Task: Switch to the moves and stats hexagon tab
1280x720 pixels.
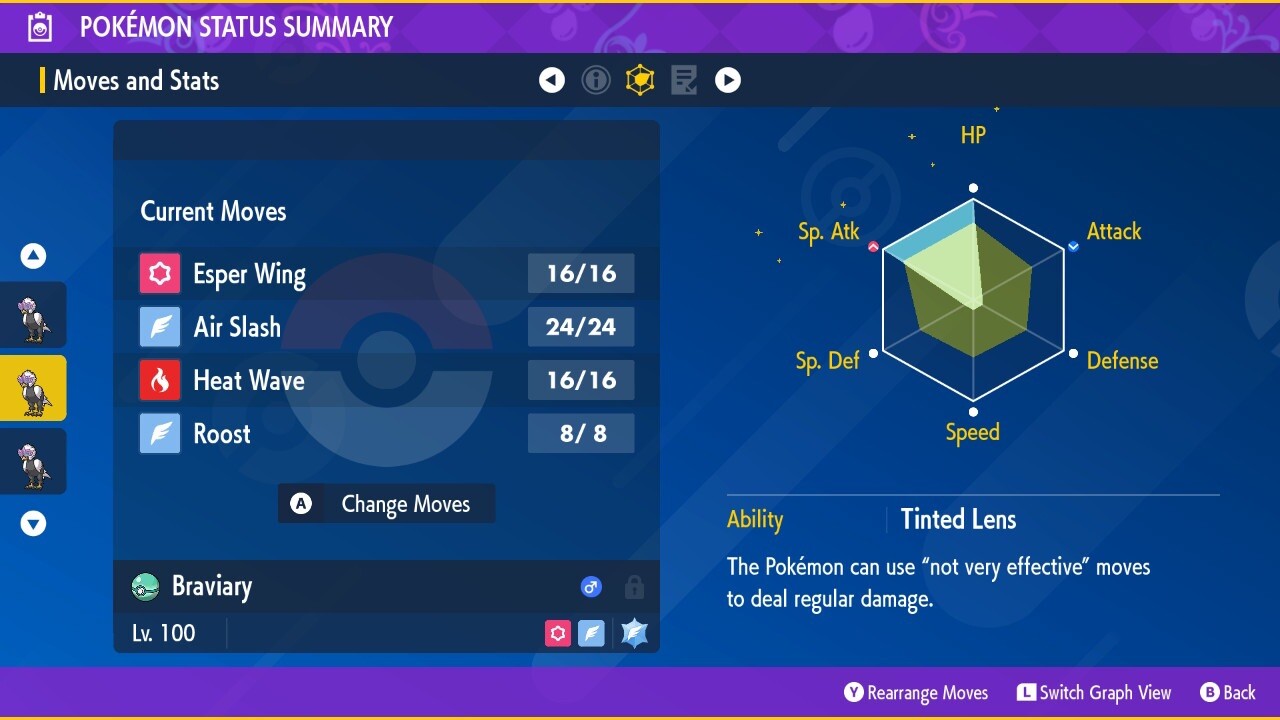Action: pos(640,80)
